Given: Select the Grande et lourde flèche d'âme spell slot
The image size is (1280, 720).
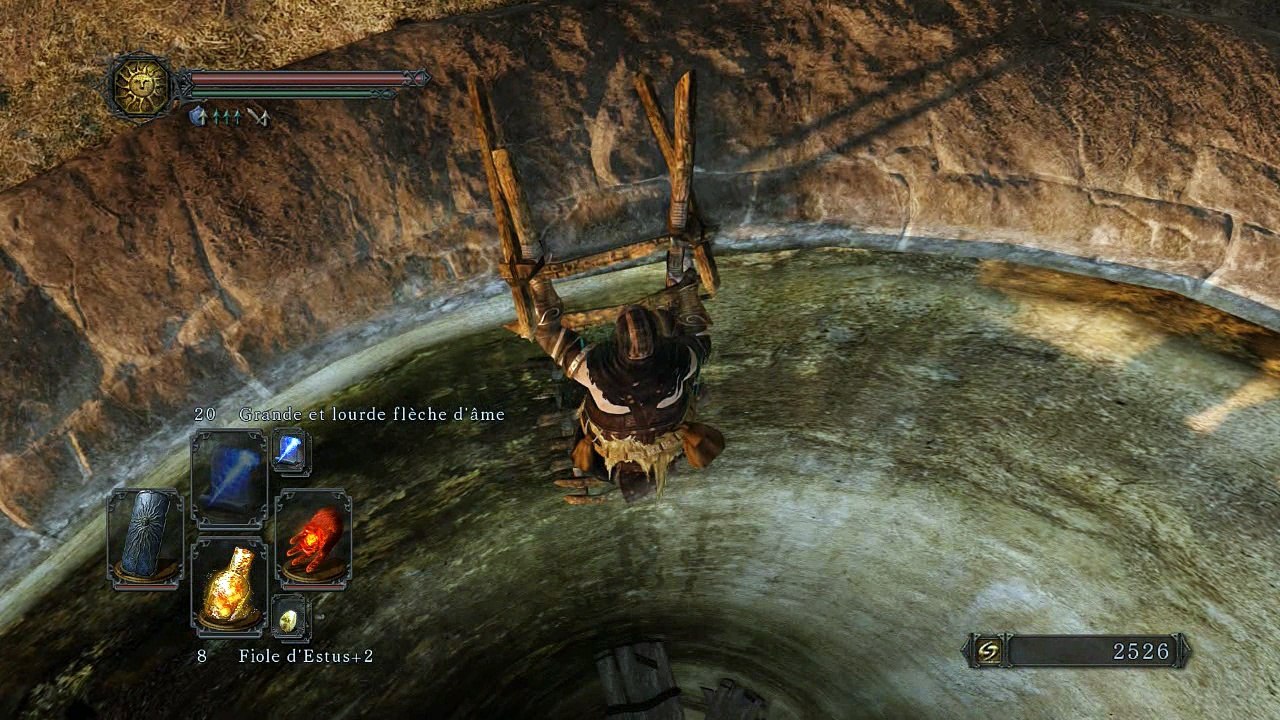Looking at the screenshot, I should point(229,480).
